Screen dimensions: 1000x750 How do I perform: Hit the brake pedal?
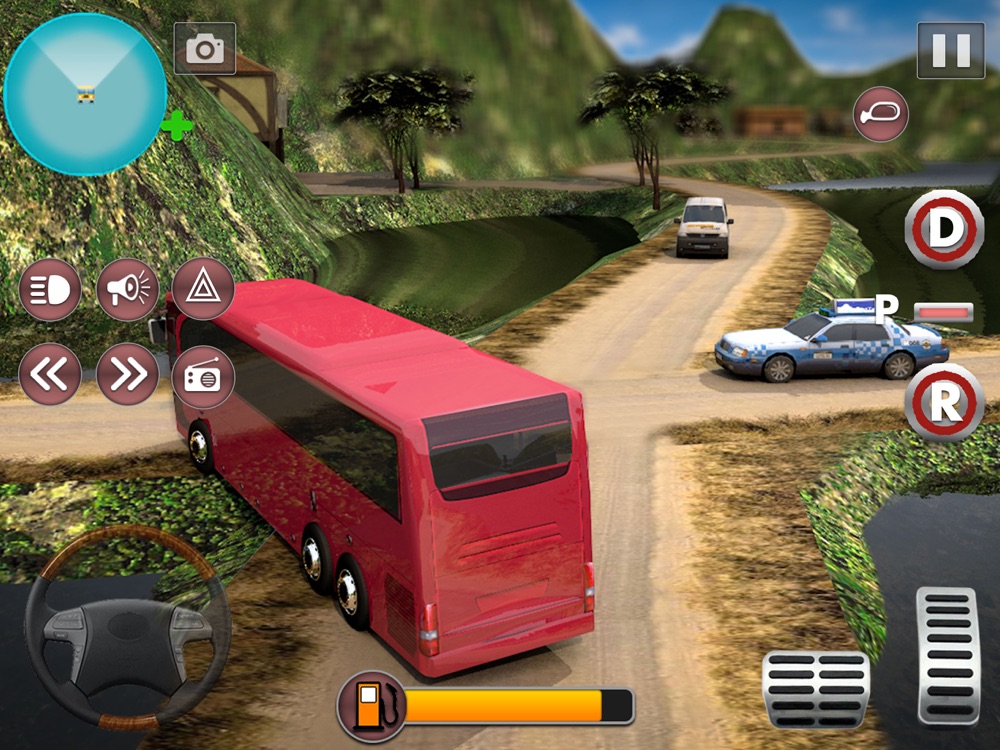click(x=816, y=690)
